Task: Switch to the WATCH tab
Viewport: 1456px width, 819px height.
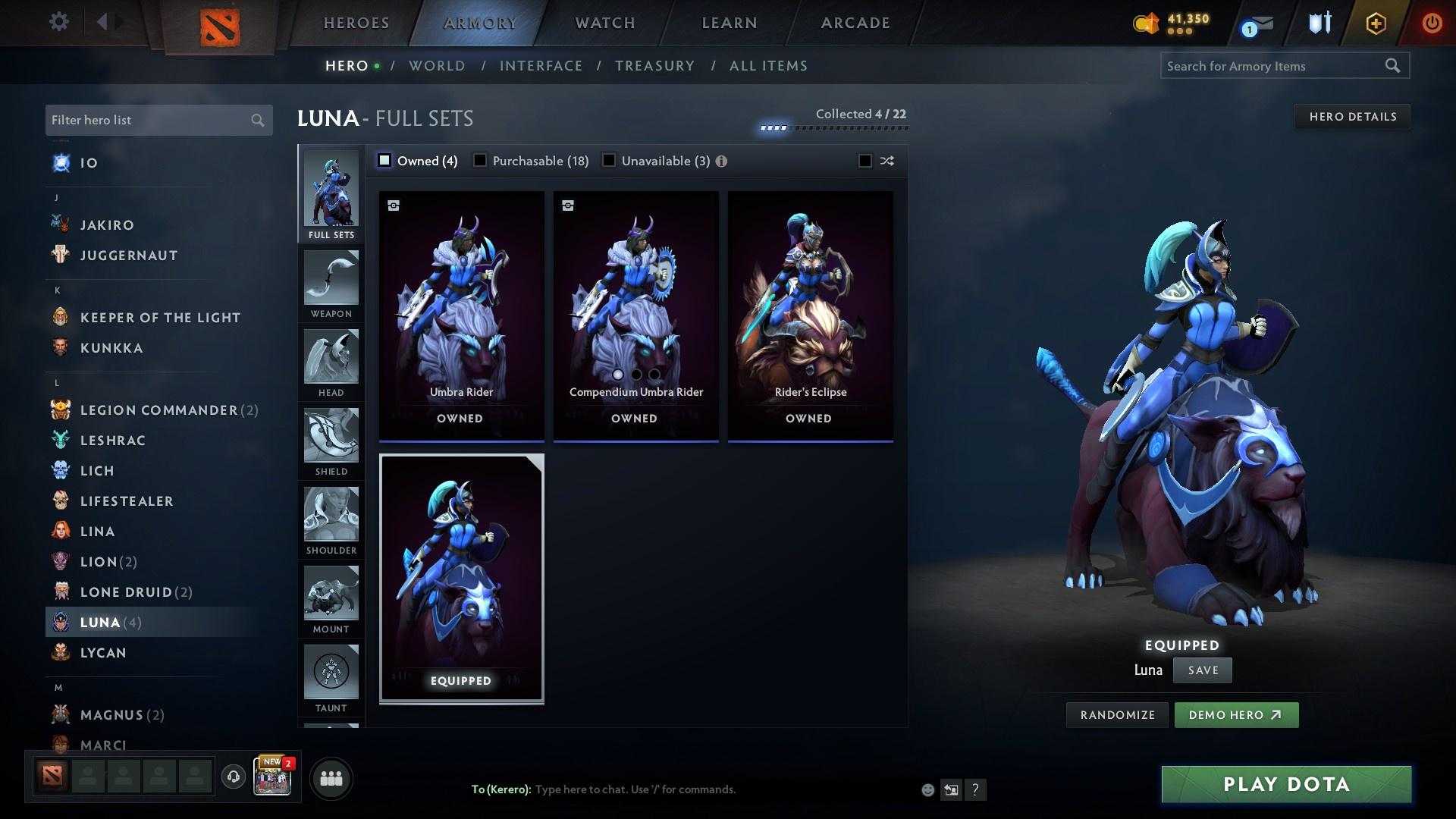Action: click(x=604, y=23)
